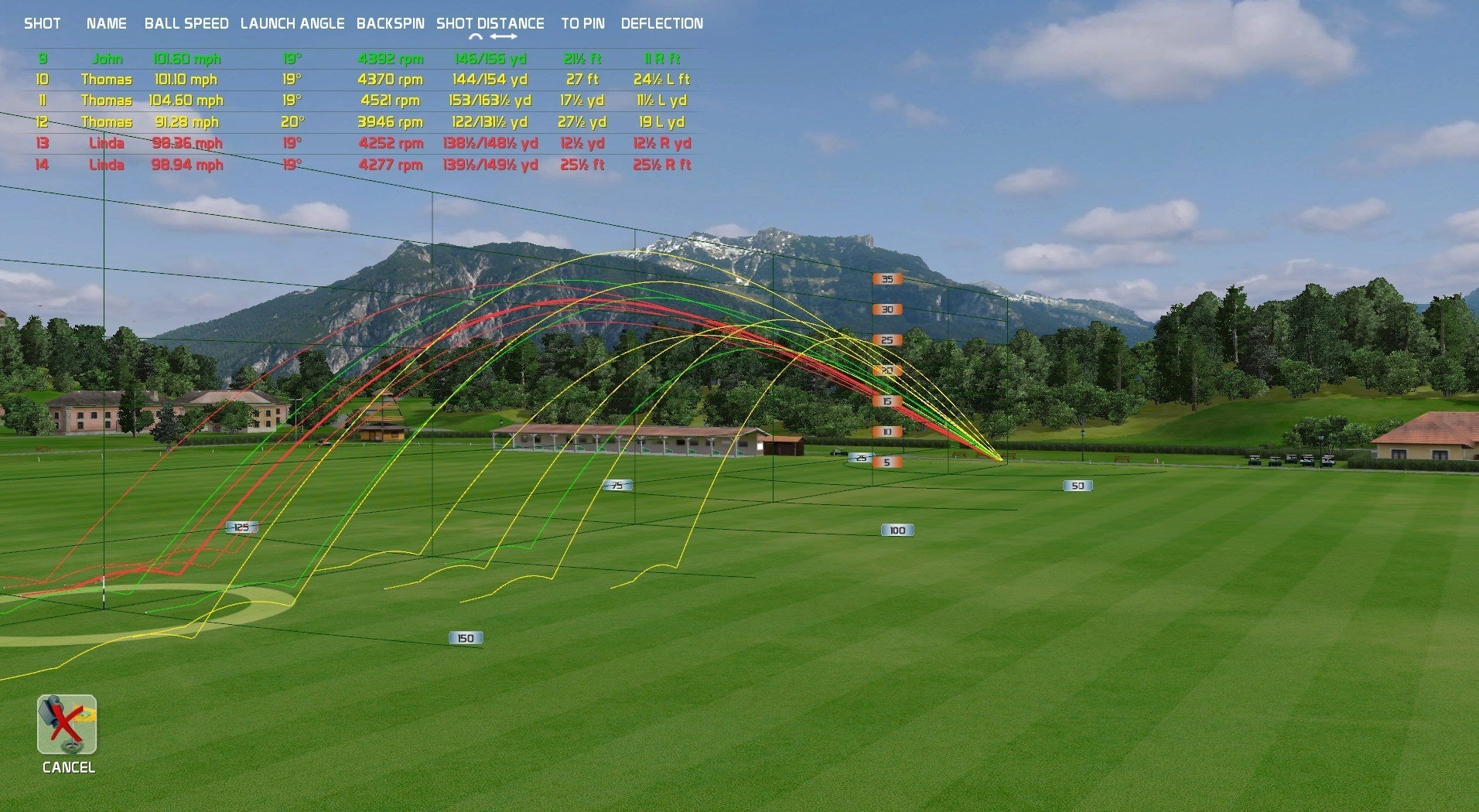Select shot 13 by Linda to toggle highlighting

(108, 143)
